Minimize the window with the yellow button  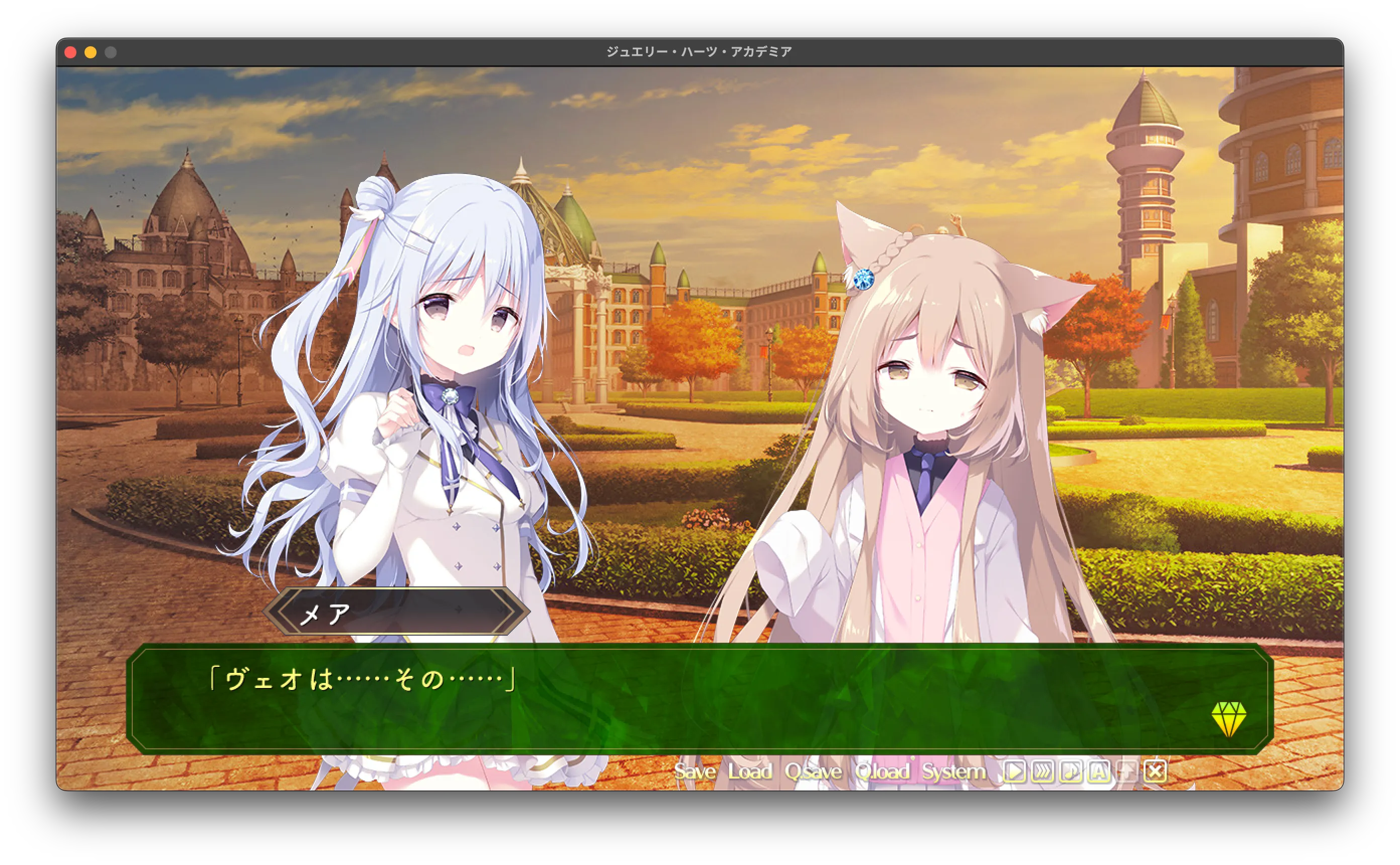91,53
